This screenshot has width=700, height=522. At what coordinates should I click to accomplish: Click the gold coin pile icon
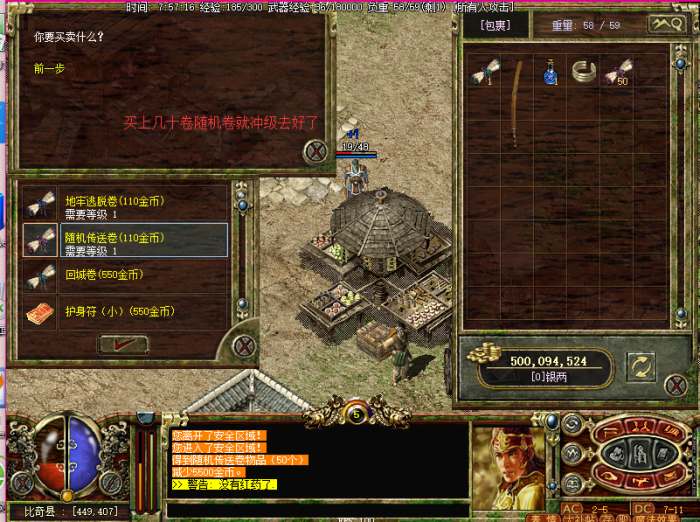[x=489, y=353]
